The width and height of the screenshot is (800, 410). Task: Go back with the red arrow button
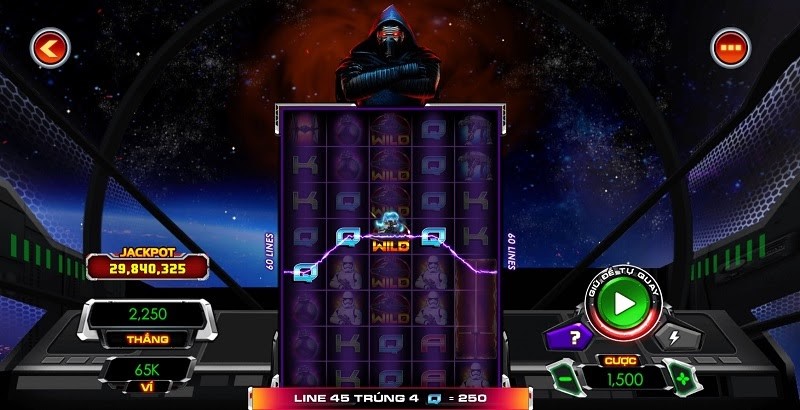pos(49,47)
